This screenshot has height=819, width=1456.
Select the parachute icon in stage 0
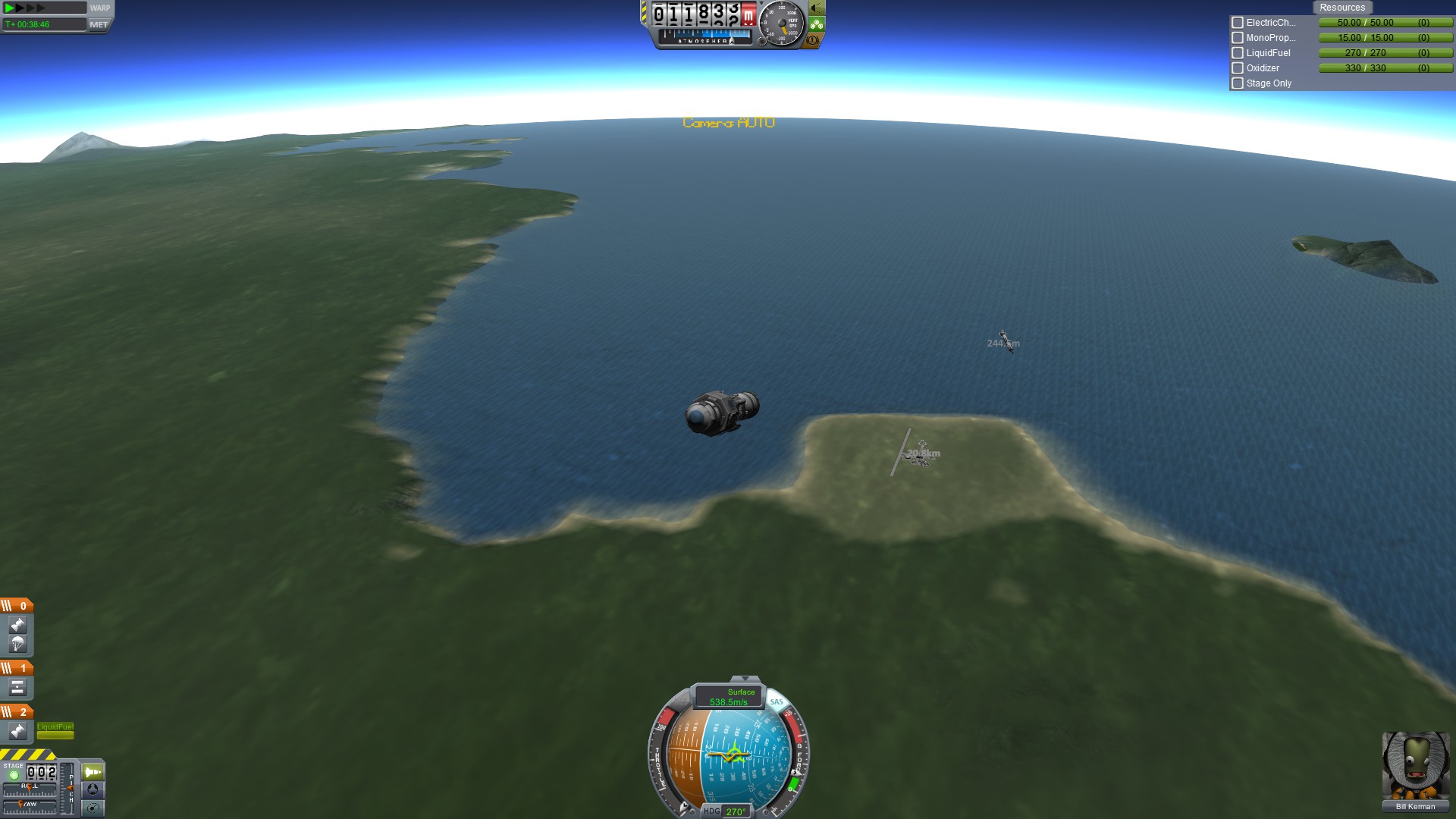[x=17, y=644]
